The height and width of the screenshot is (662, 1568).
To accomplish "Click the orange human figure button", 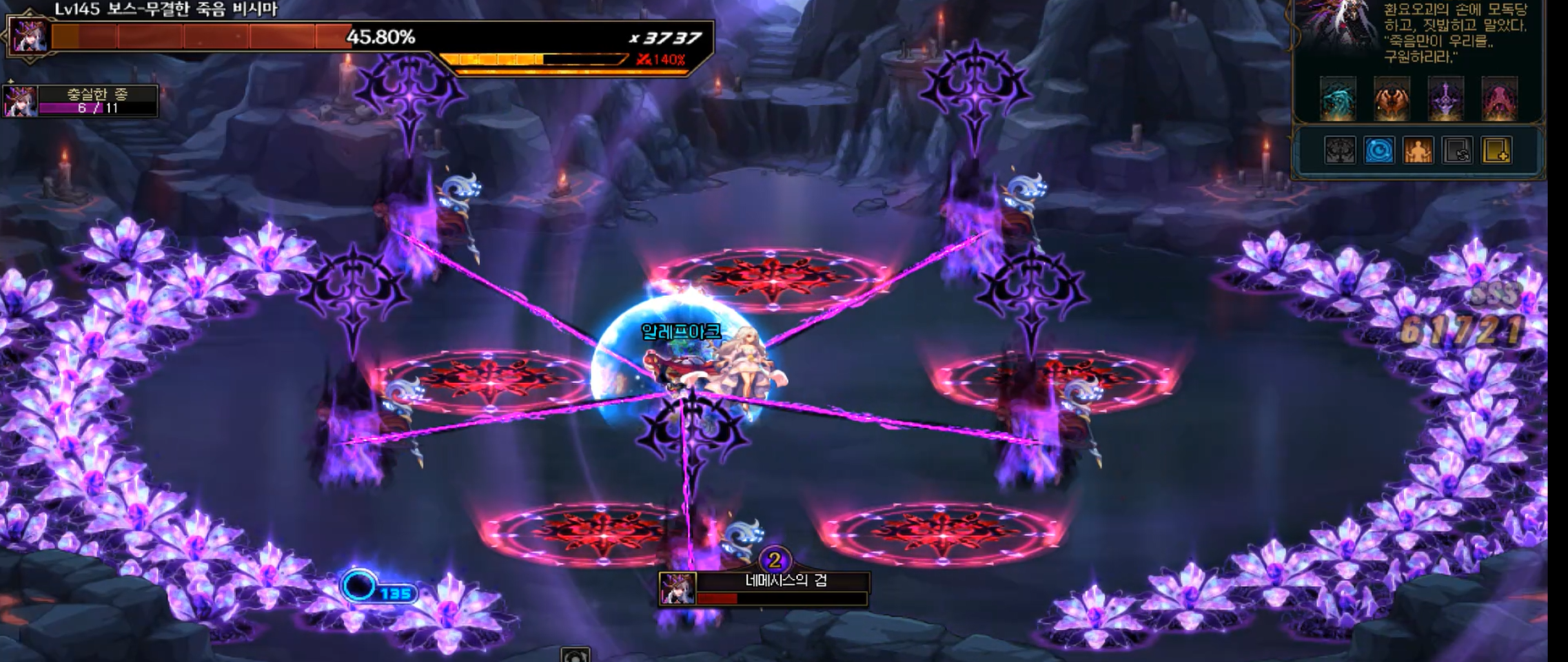I will (1418, 151).
